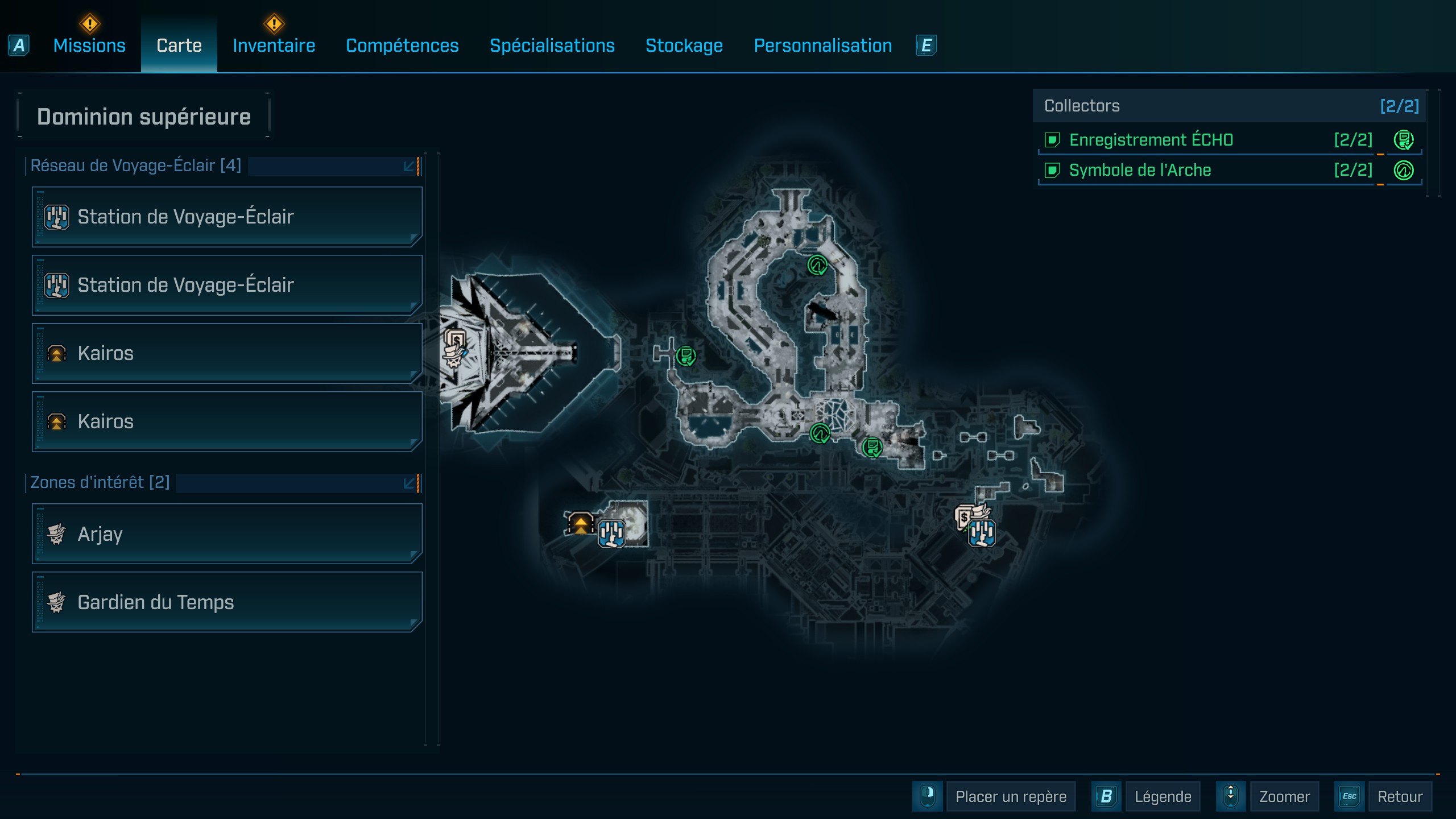Toggle the Symbole de l'Arche collectible filter
This screenshot has height=819, width=1456.
(1053, 170)
